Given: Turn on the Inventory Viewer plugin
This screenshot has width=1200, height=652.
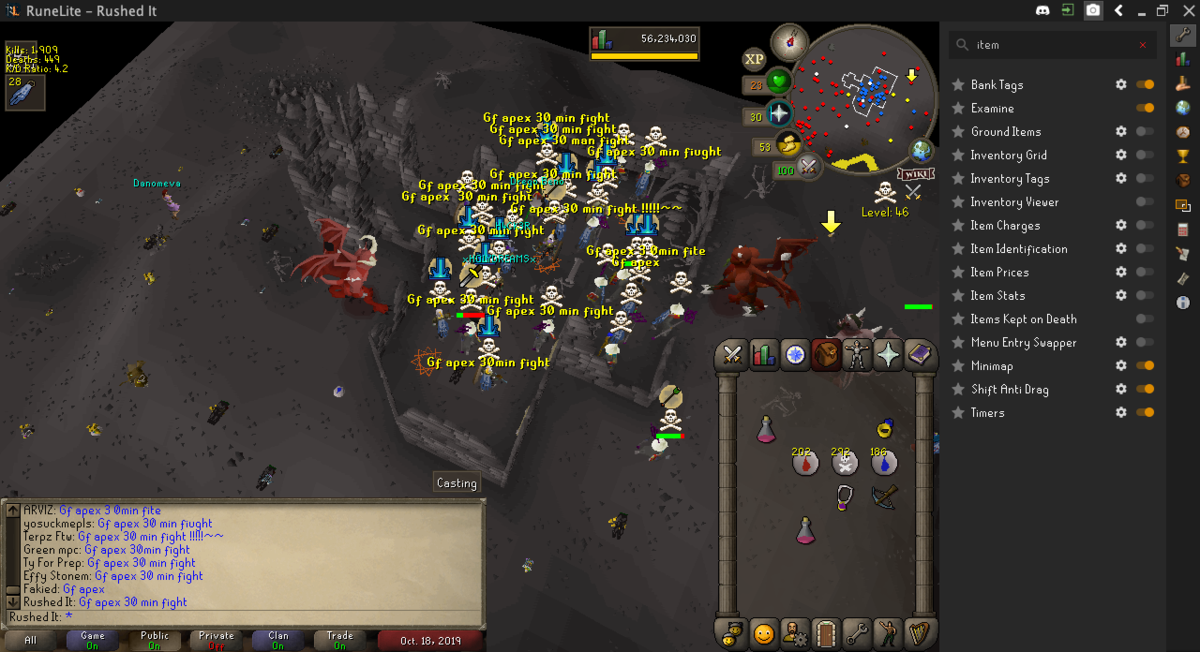Looking at the screenshot, I should 1145,202.
